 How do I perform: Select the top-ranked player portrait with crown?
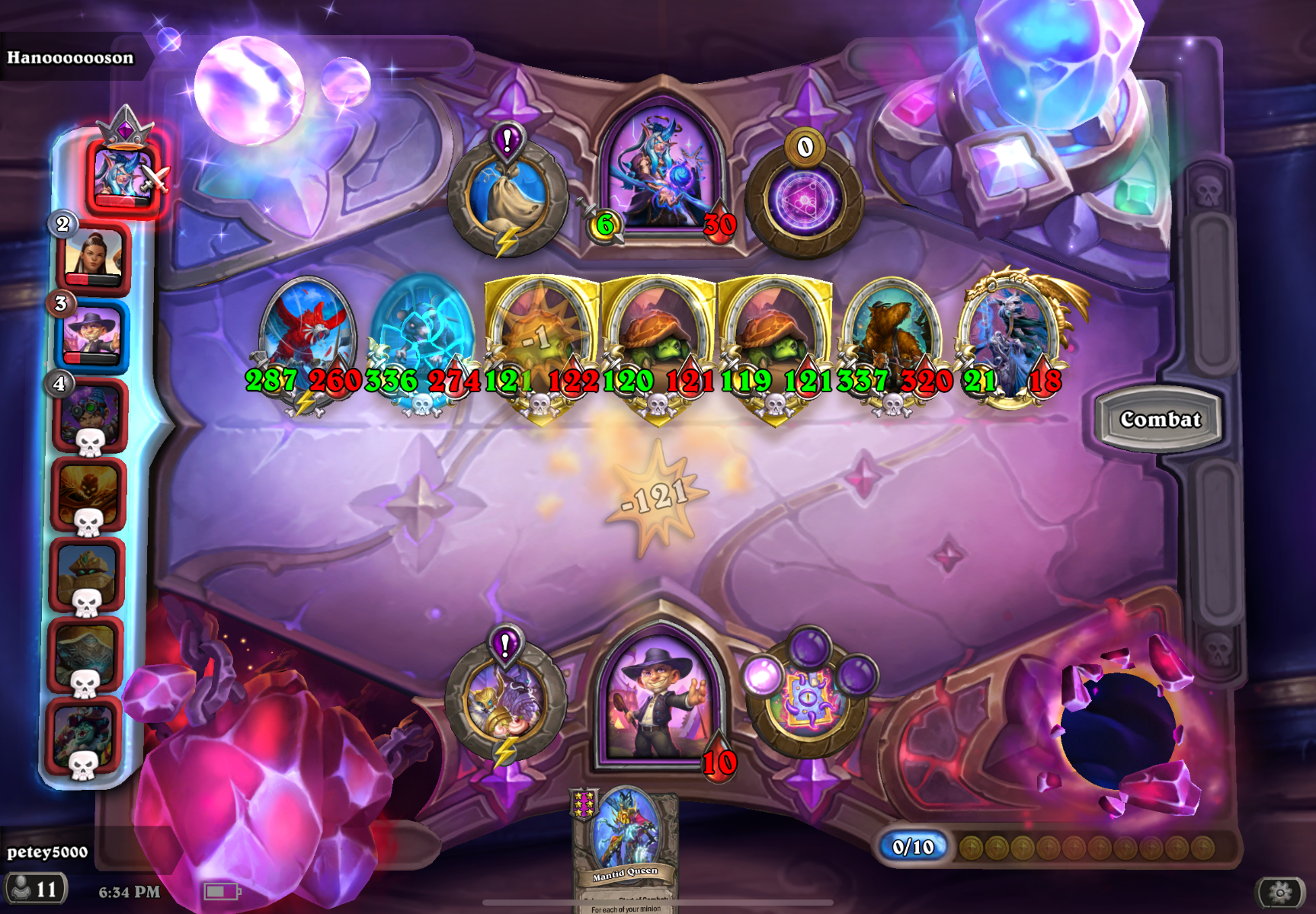pos(123,176)
